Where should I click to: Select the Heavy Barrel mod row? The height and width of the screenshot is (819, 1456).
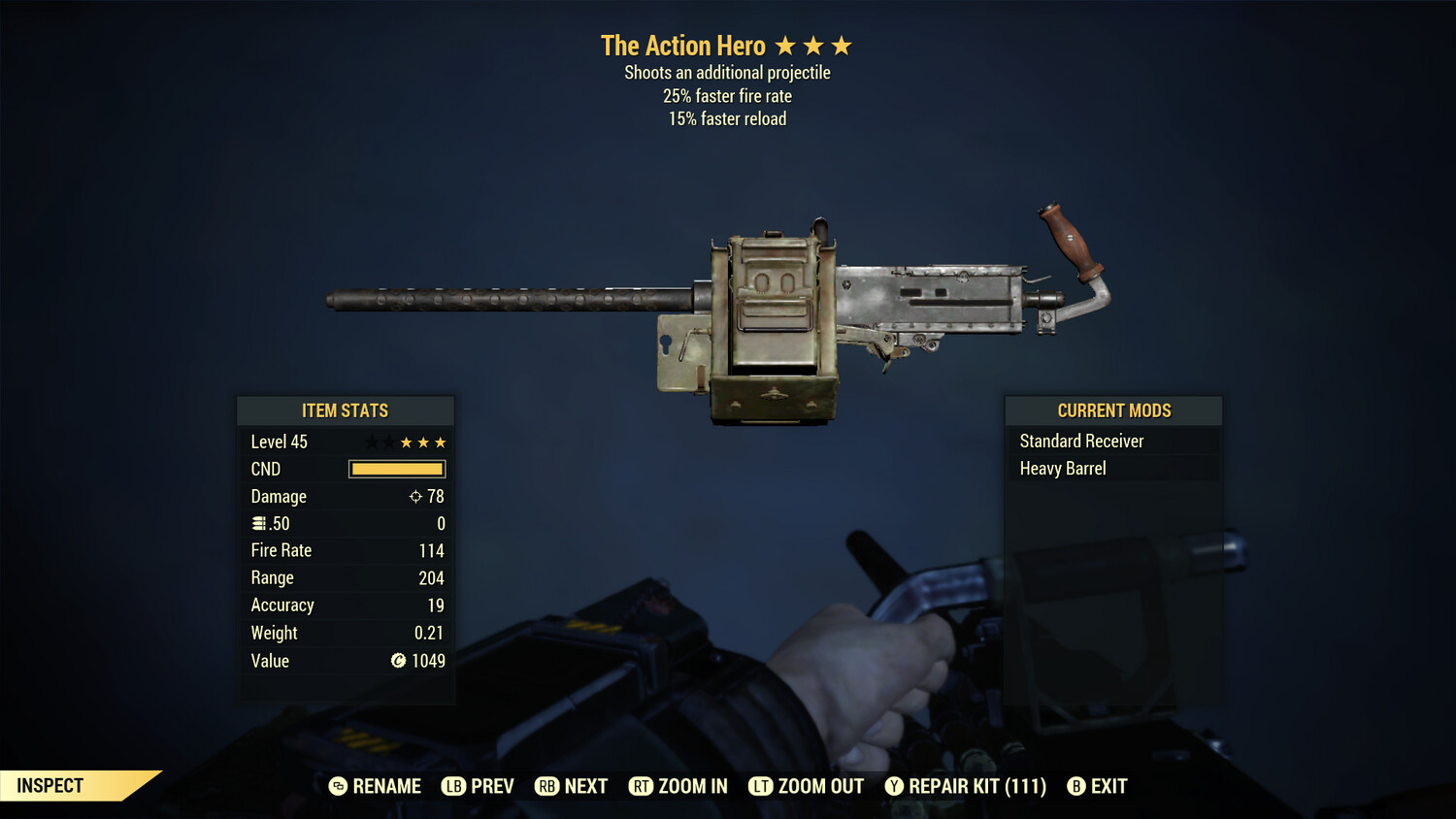click(1112, 469)
